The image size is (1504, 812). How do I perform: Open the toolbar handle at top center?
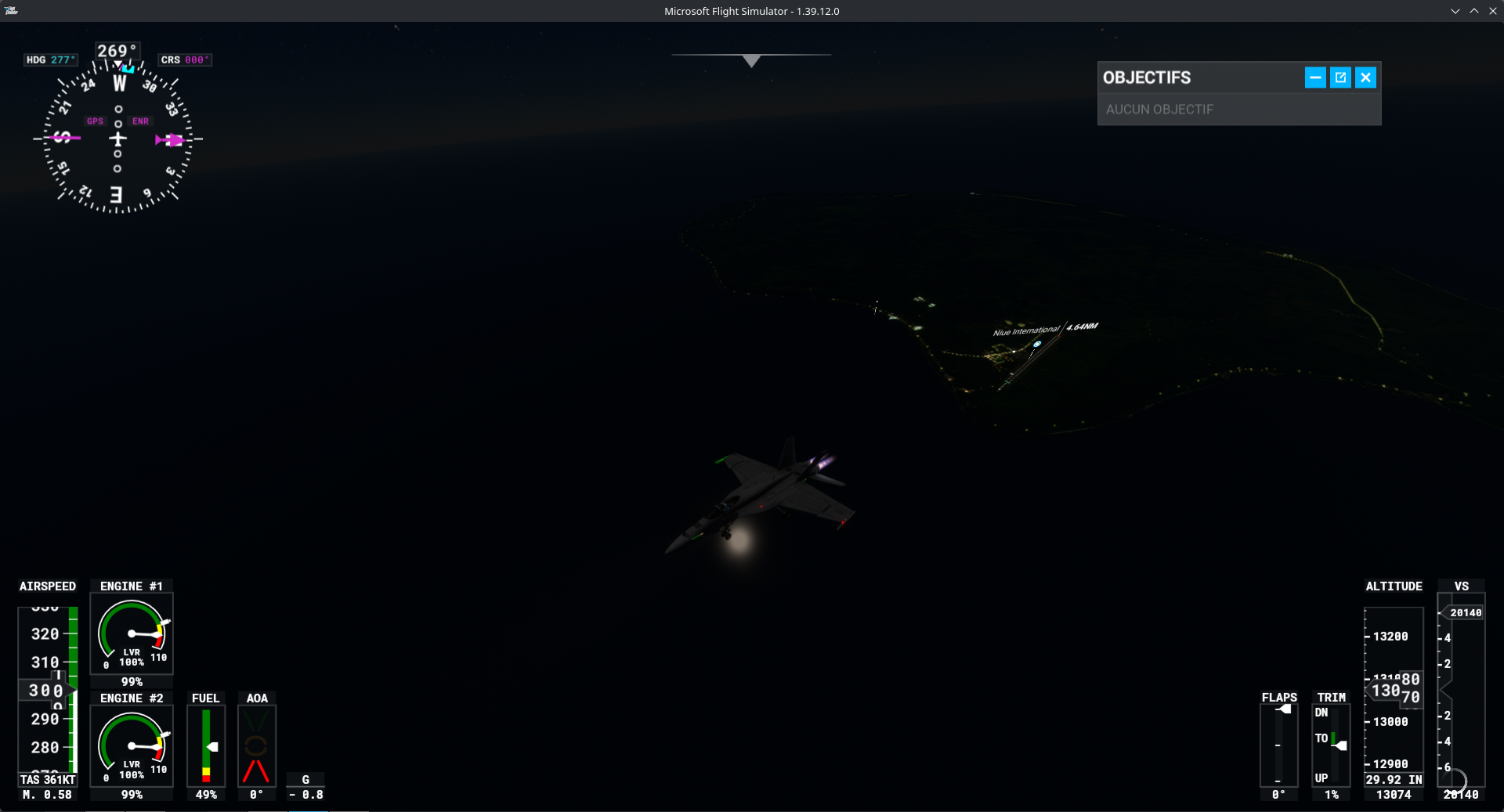tap(751, 60)
